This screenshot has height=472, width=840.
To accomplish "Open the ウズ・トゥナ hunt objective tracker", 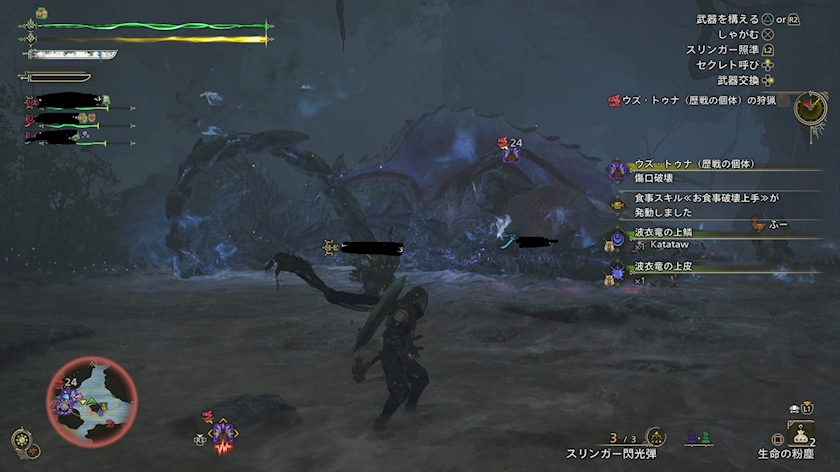I will point(699,99).
